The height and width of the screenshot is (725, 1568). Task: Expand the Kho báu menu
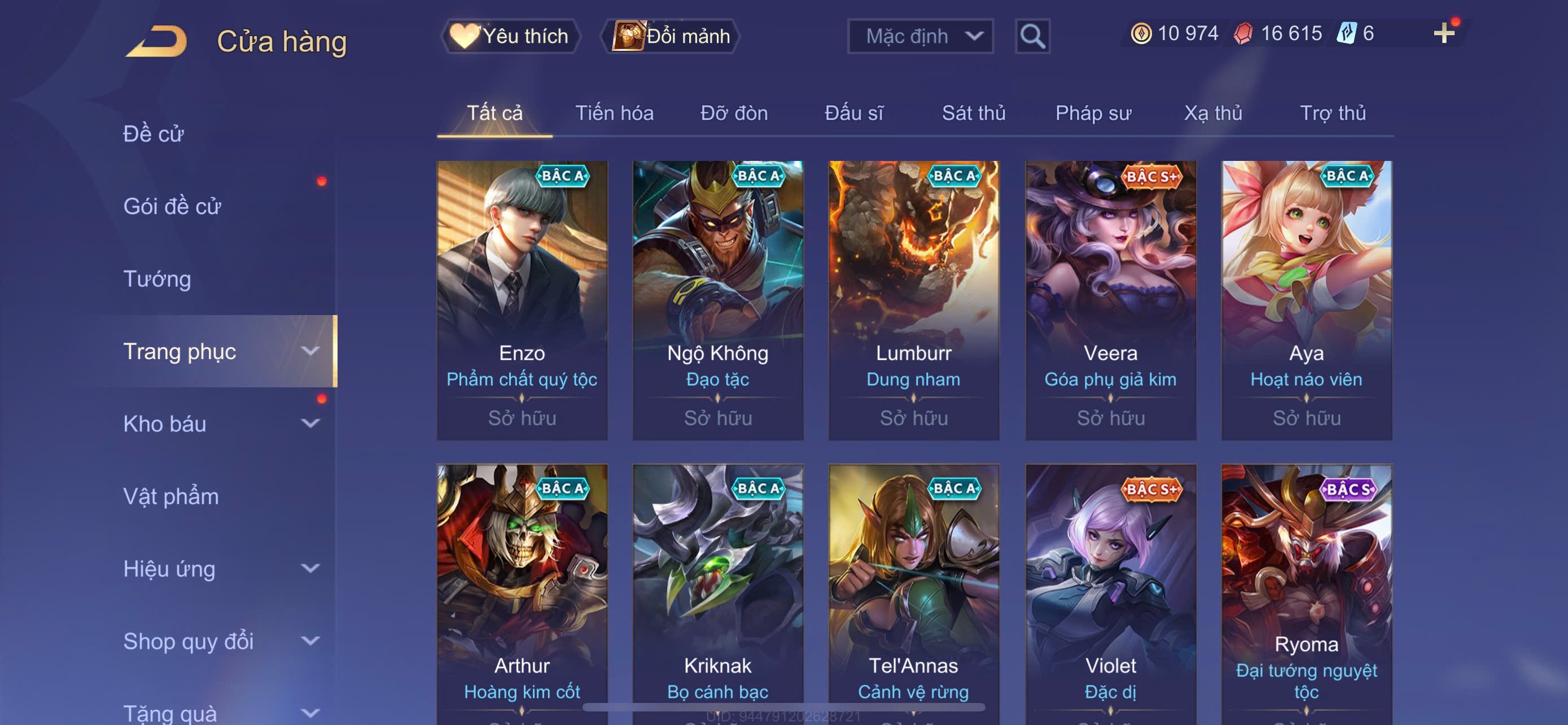[220, 423]
